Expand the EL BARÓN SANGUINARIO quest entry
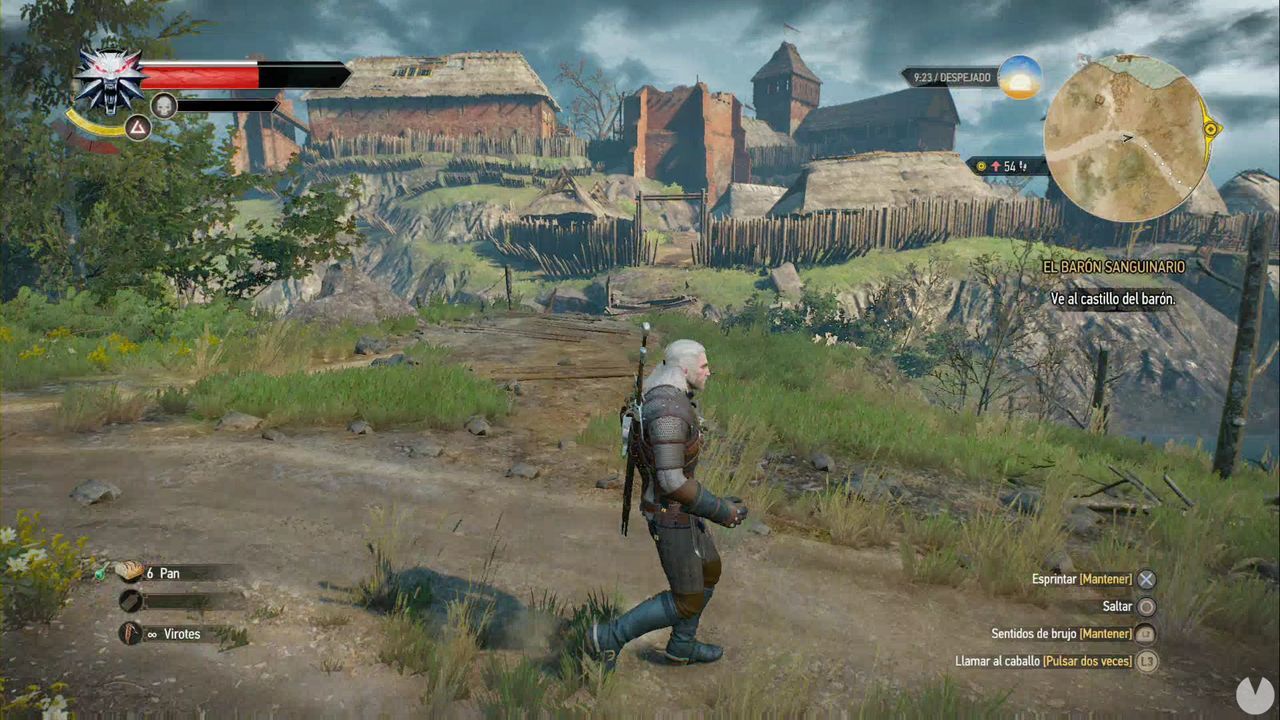 (x=1113, y=267)
